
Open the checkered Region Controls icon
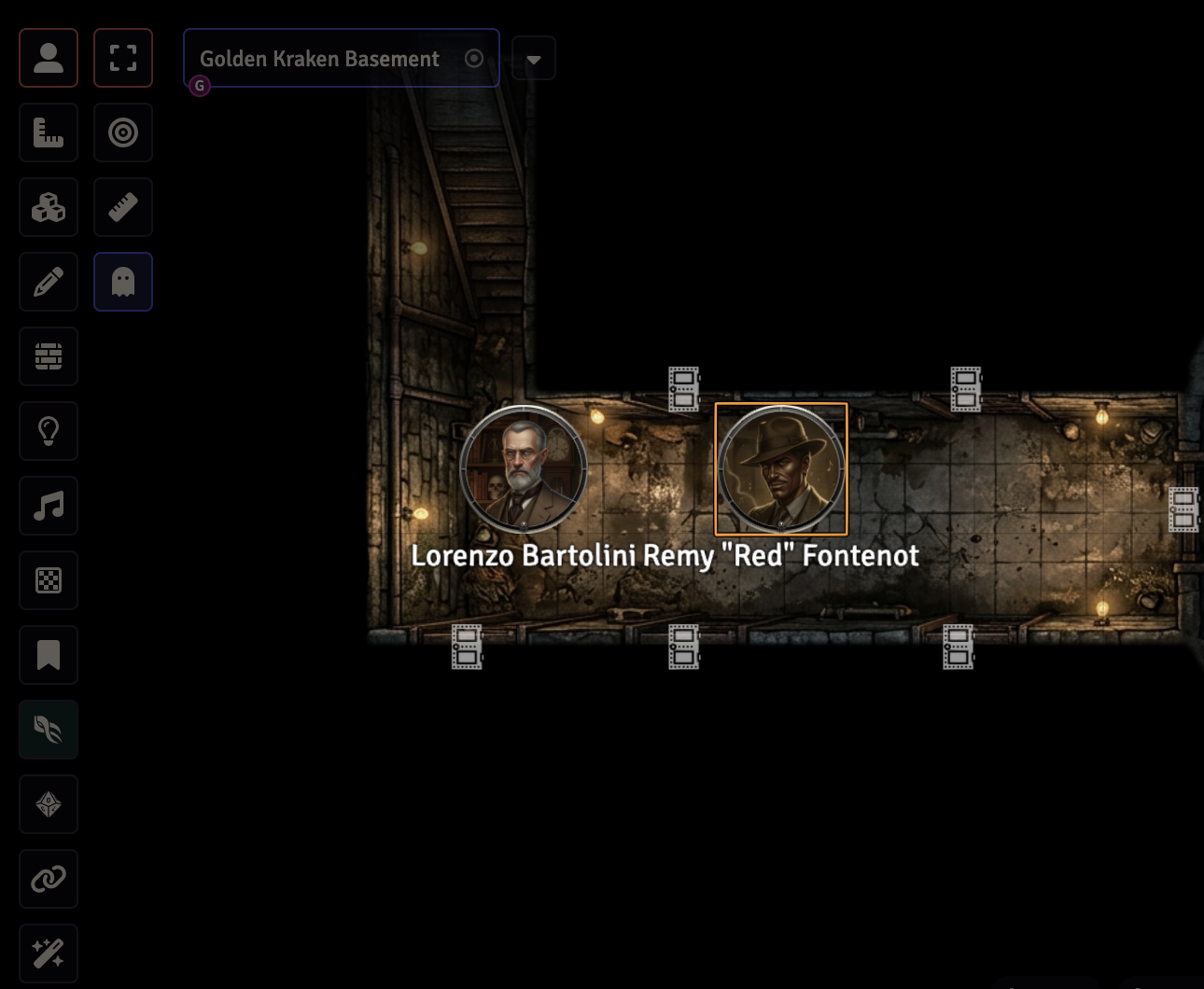[x=49, y=580]
